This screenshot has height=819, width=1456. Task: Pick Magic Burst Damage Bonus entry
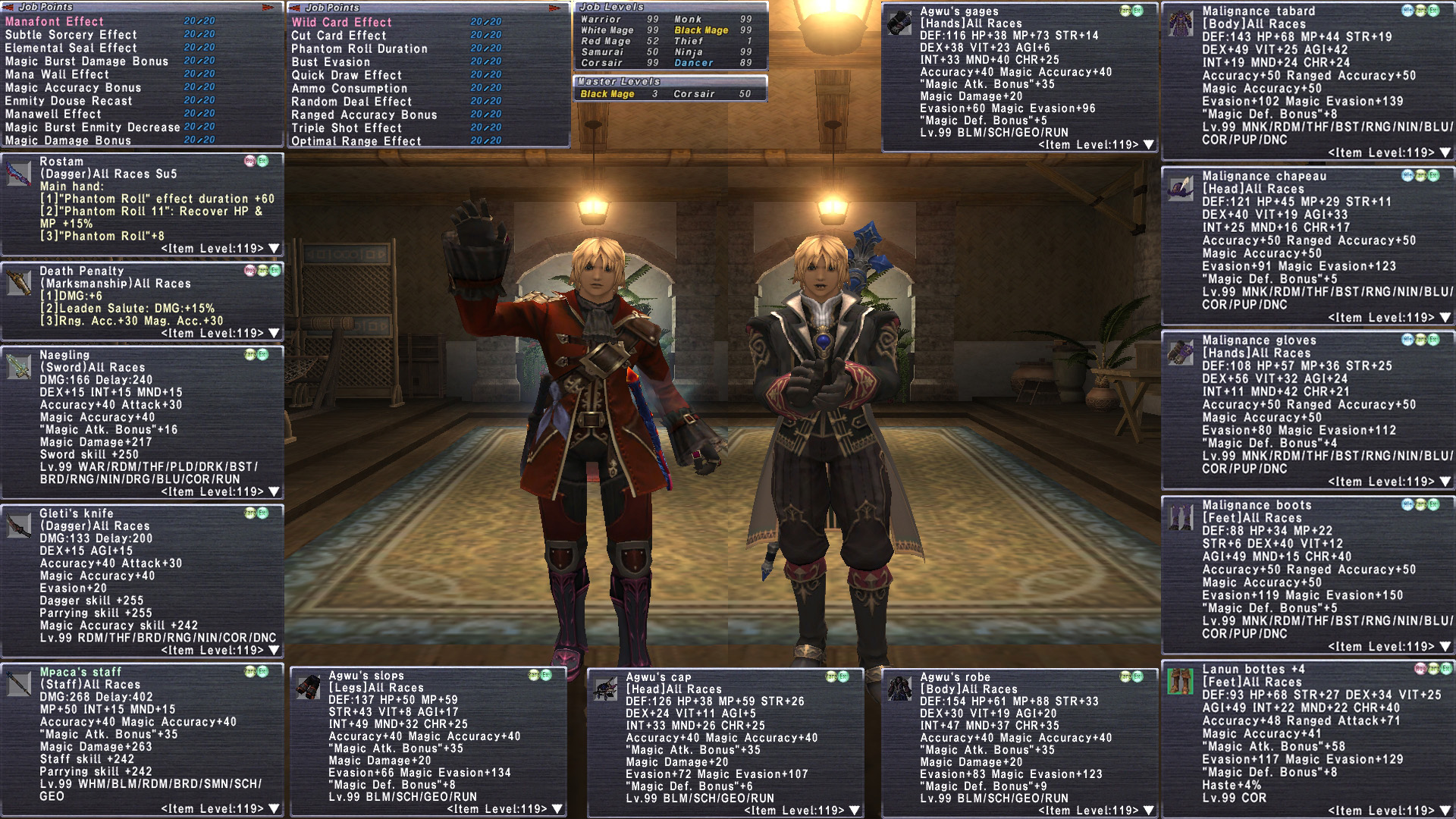(x=86, y=61)
